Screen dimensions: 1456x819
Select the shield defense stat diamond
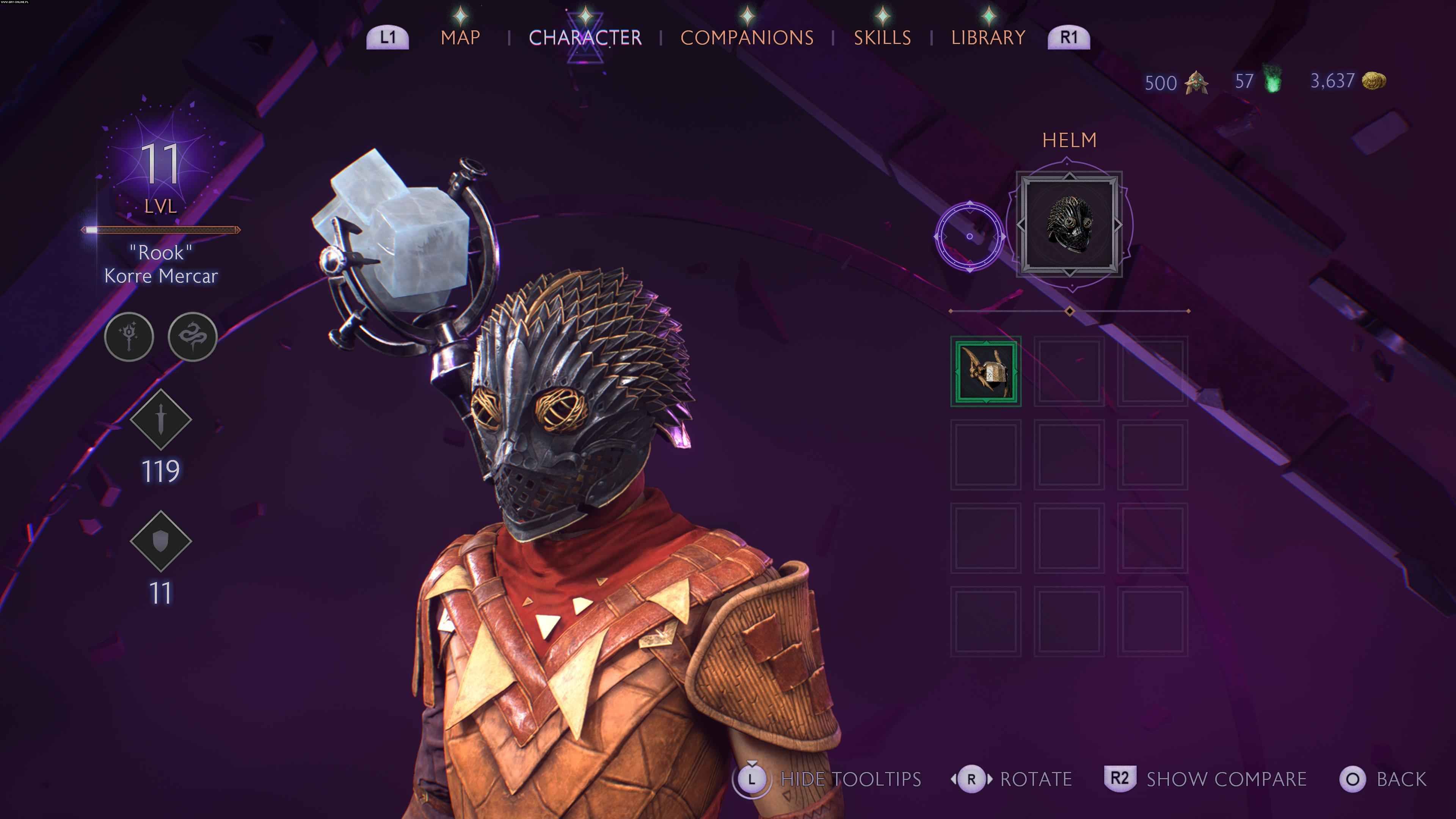point(161,541)
